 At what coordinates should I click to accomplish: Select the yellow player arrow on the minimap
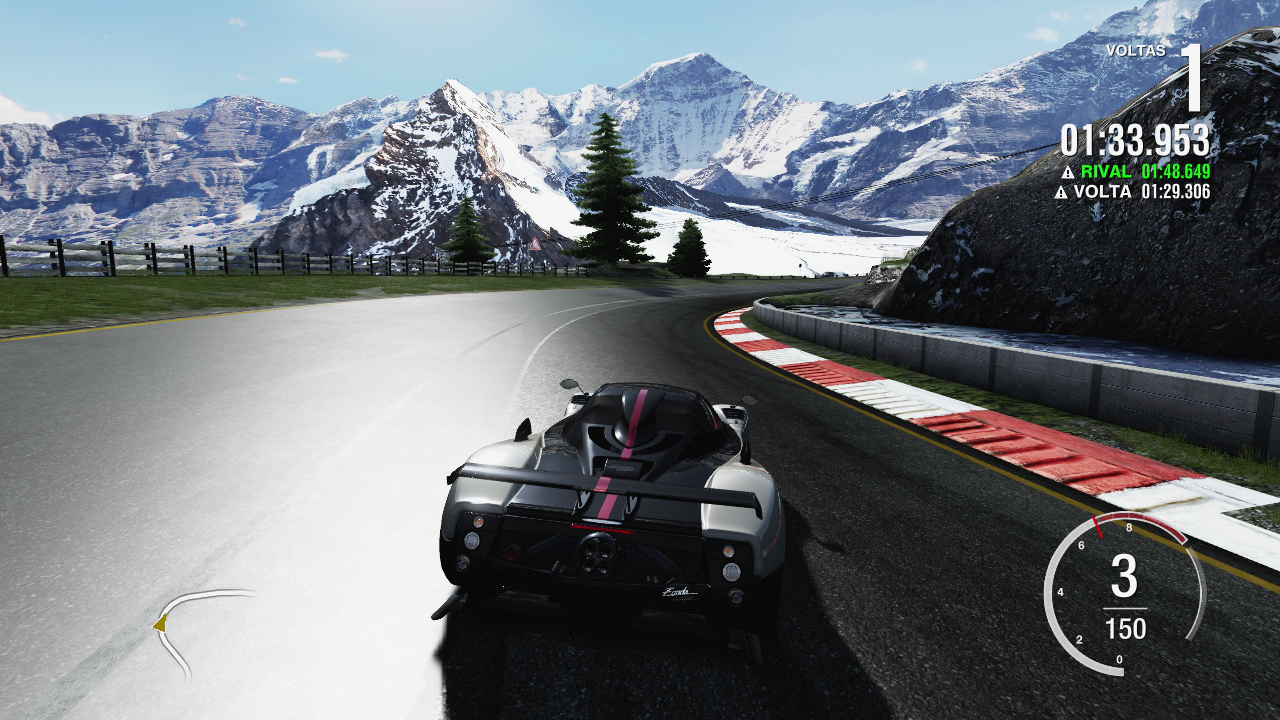160,625
